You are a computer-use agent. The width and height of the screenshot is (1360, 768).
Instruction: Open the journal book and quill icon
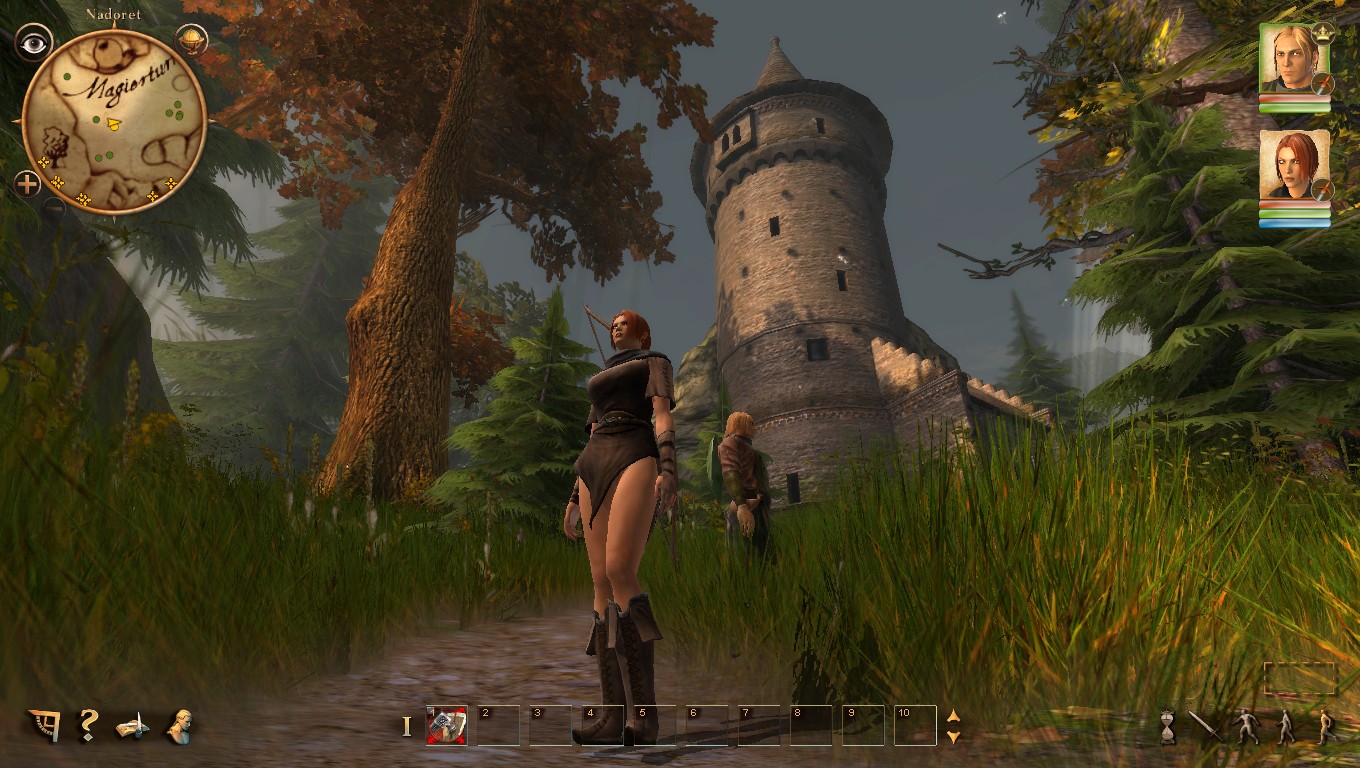132,726
